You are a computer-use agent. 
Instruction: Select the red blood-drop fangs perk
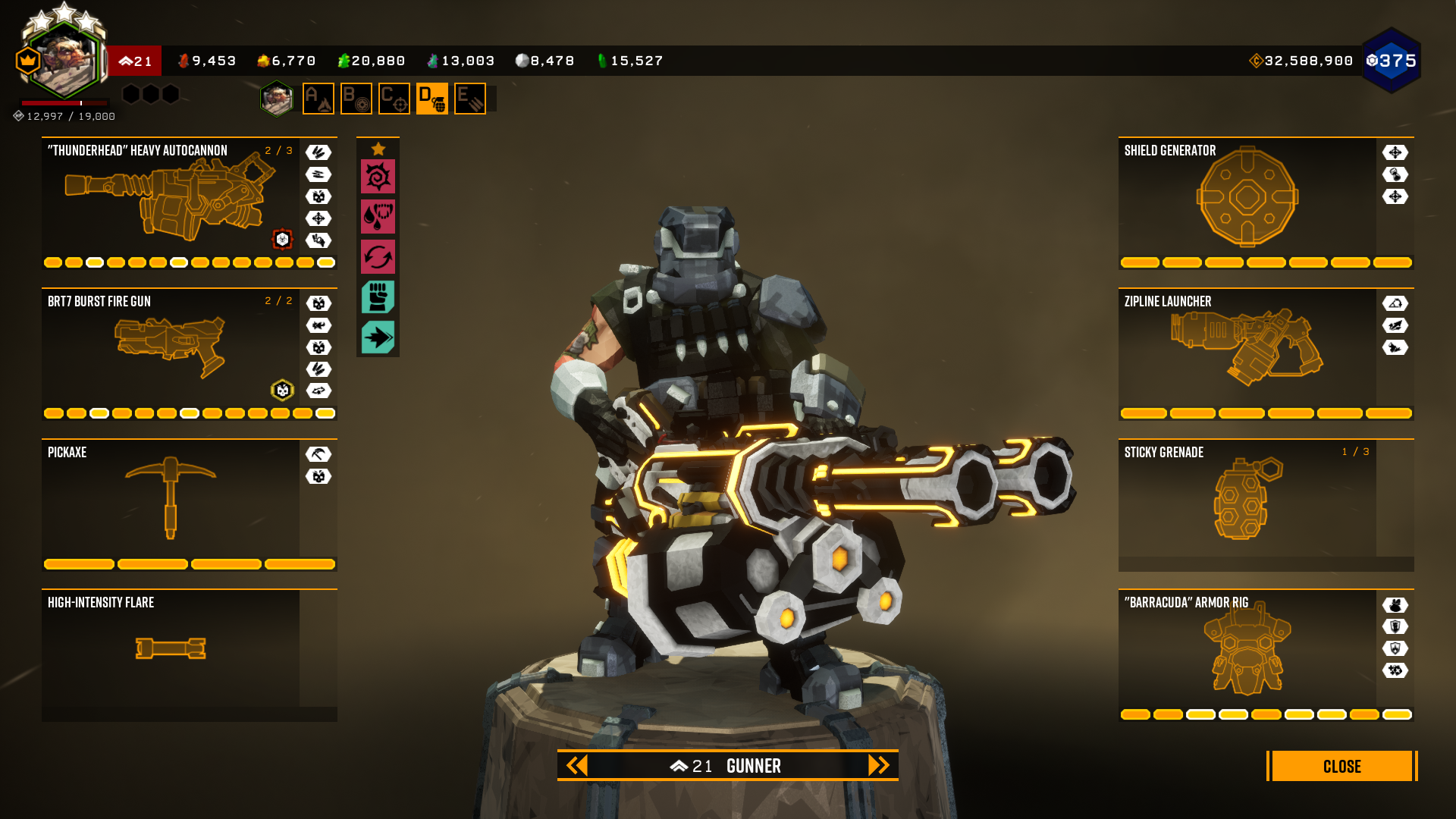coord(378,217)
